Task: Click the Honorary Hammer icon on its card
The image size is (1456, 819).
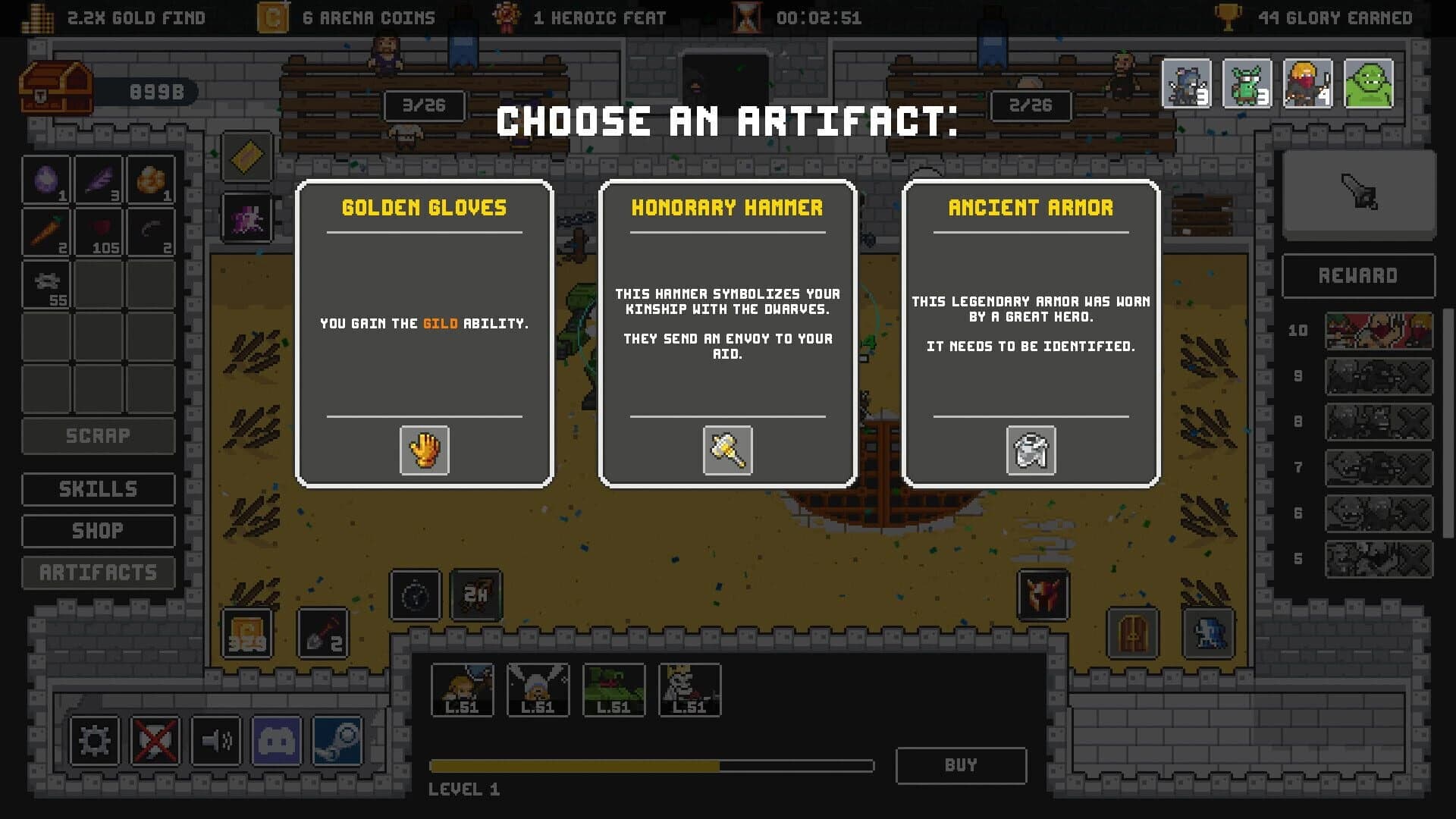Action: tap(727, 450)
